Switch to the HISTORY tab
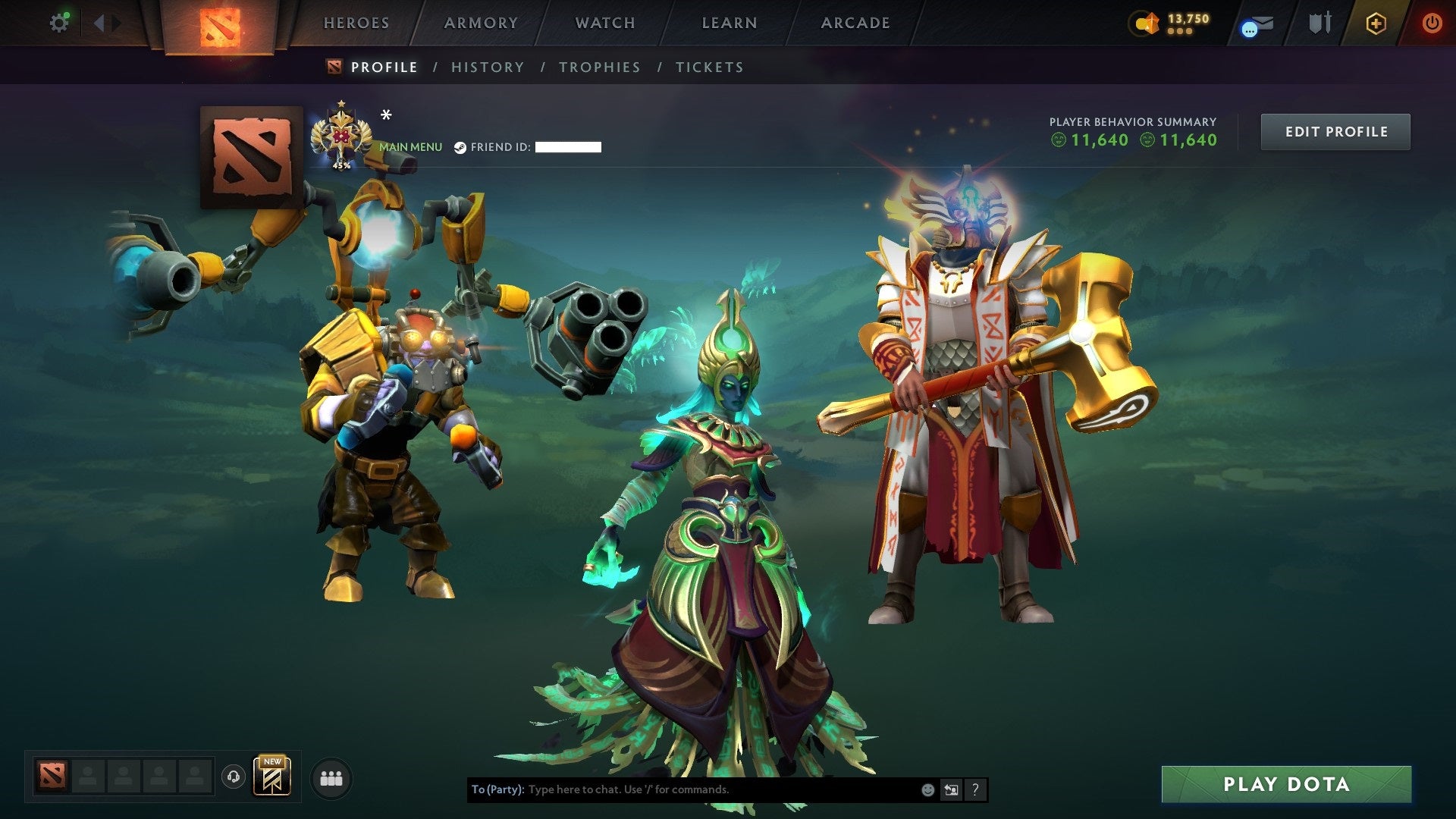 pos(487,67)
